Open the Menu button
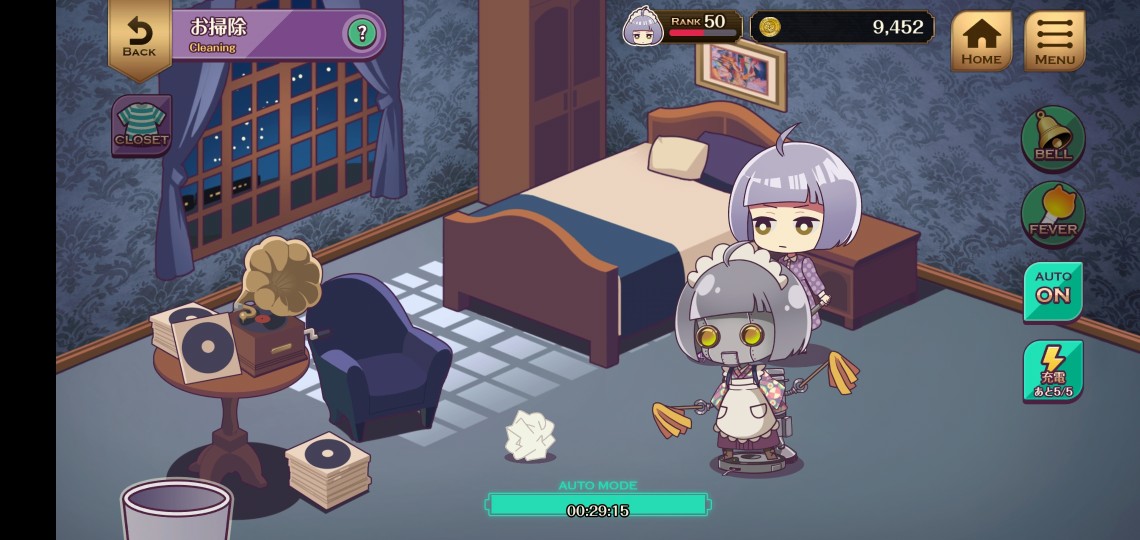1140x540 pixels. (x=1054, y=41)
